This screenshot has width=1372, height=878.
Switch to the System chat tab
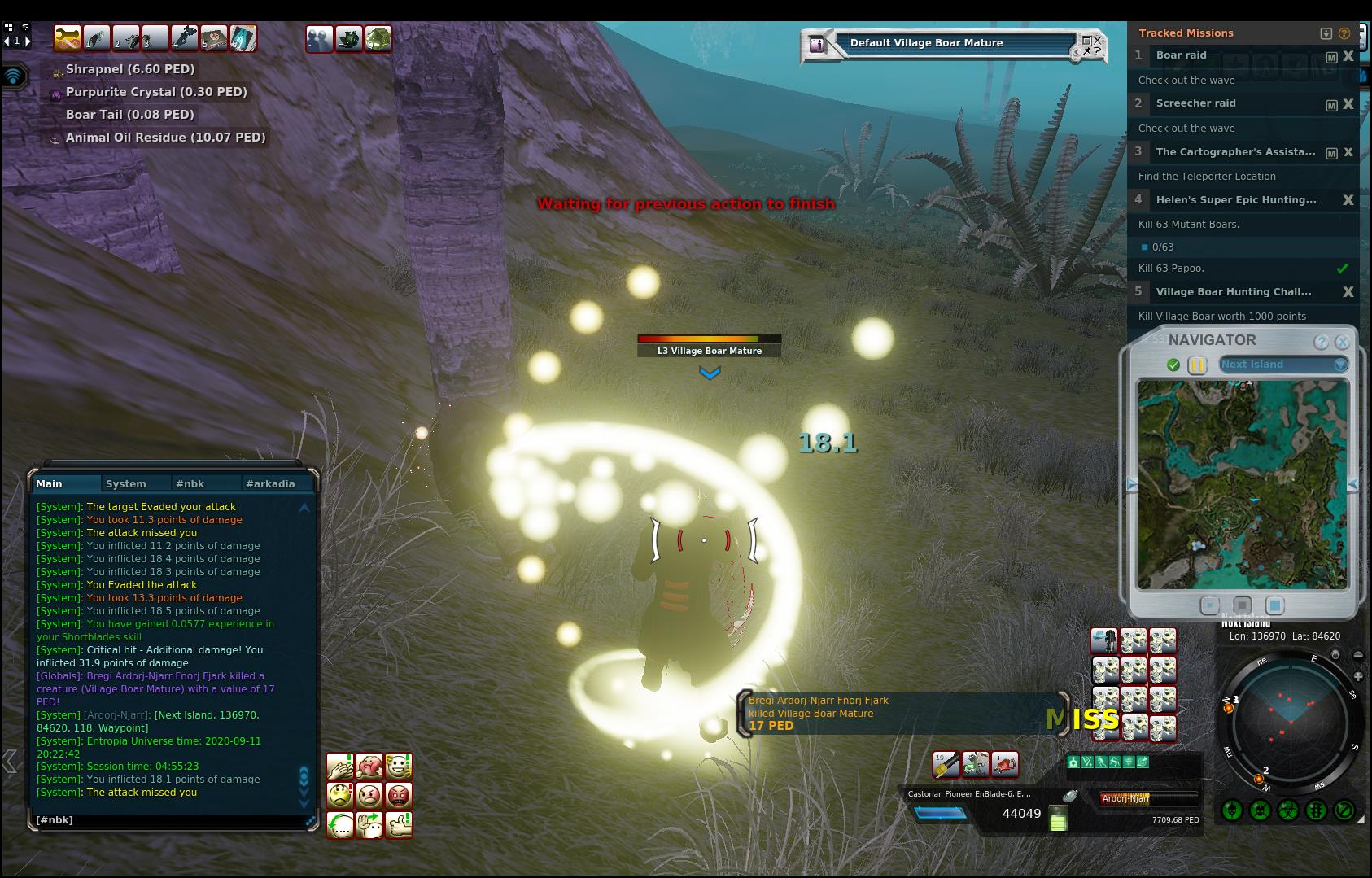[x=126, y=483]
